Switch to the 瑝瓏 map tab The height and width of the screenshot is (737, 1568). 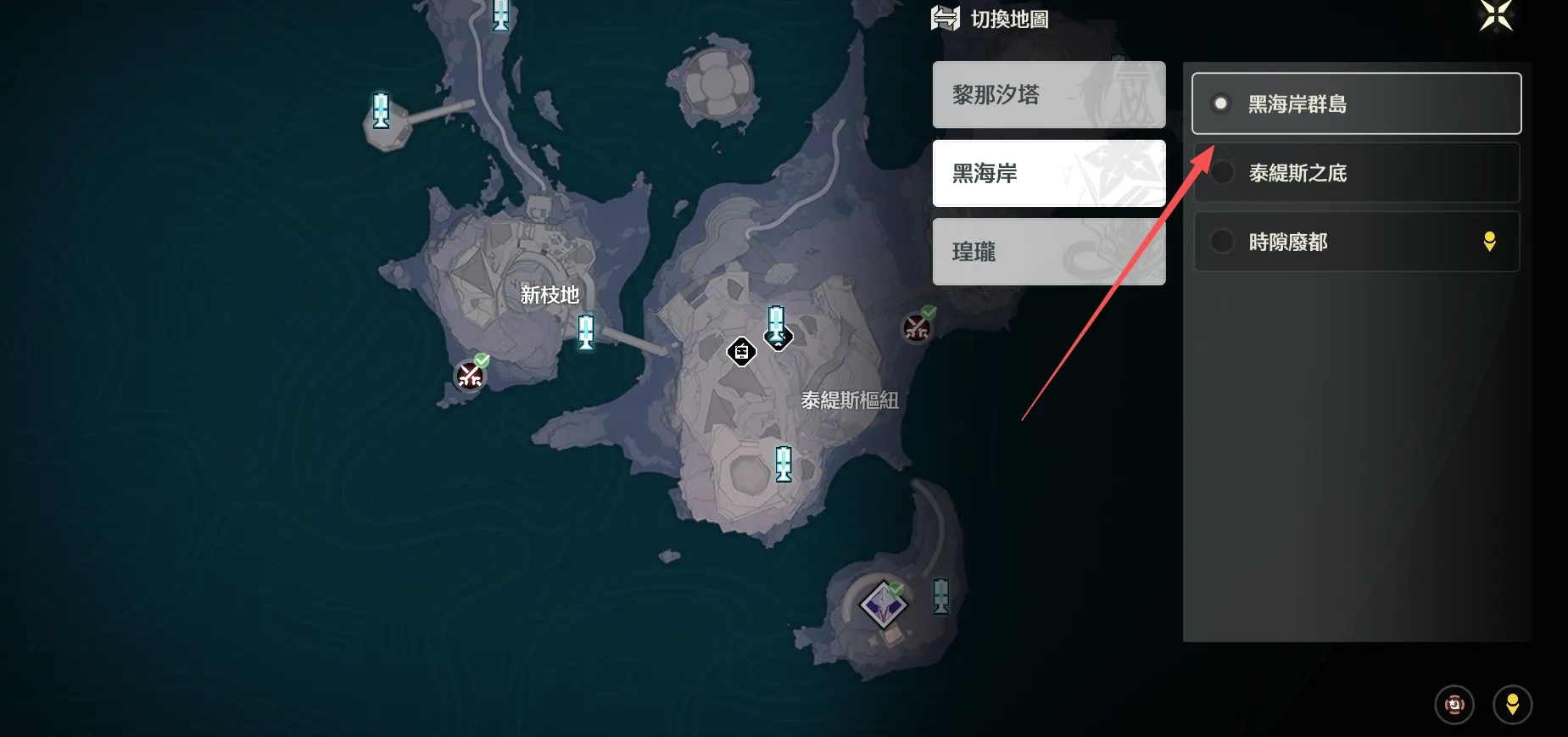click(1049, 252)
